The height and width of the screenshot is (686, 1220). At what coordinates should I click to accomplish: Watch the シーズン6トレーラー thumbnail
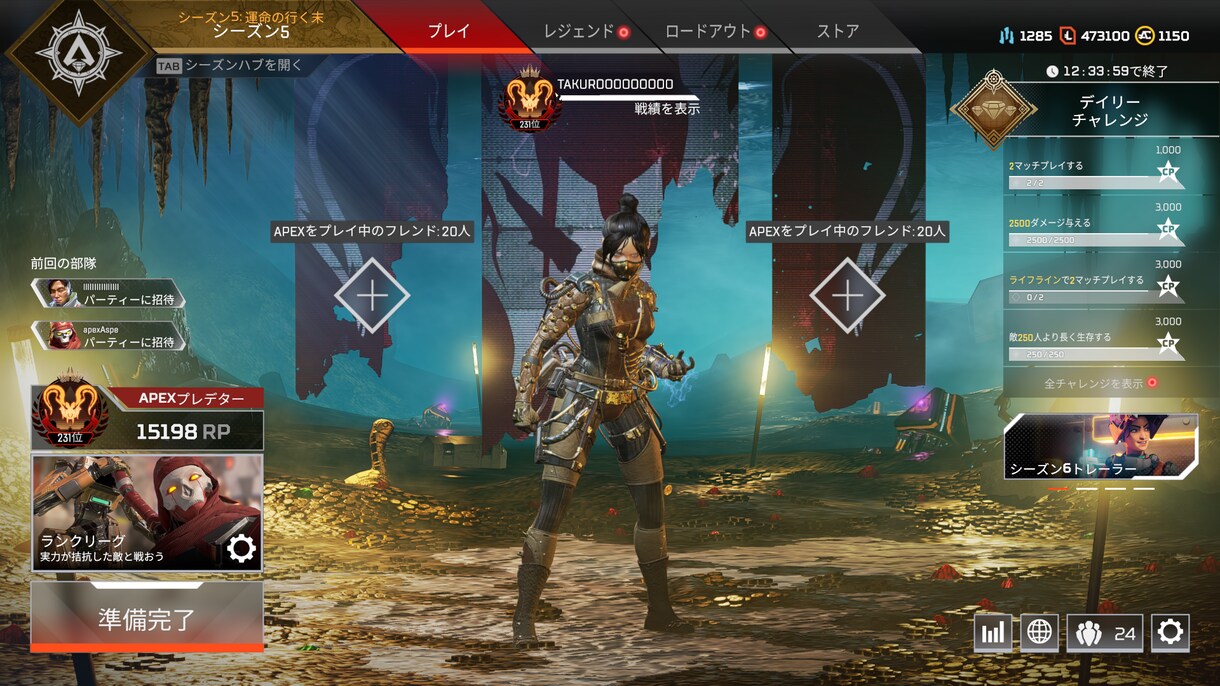point(1100,447)
